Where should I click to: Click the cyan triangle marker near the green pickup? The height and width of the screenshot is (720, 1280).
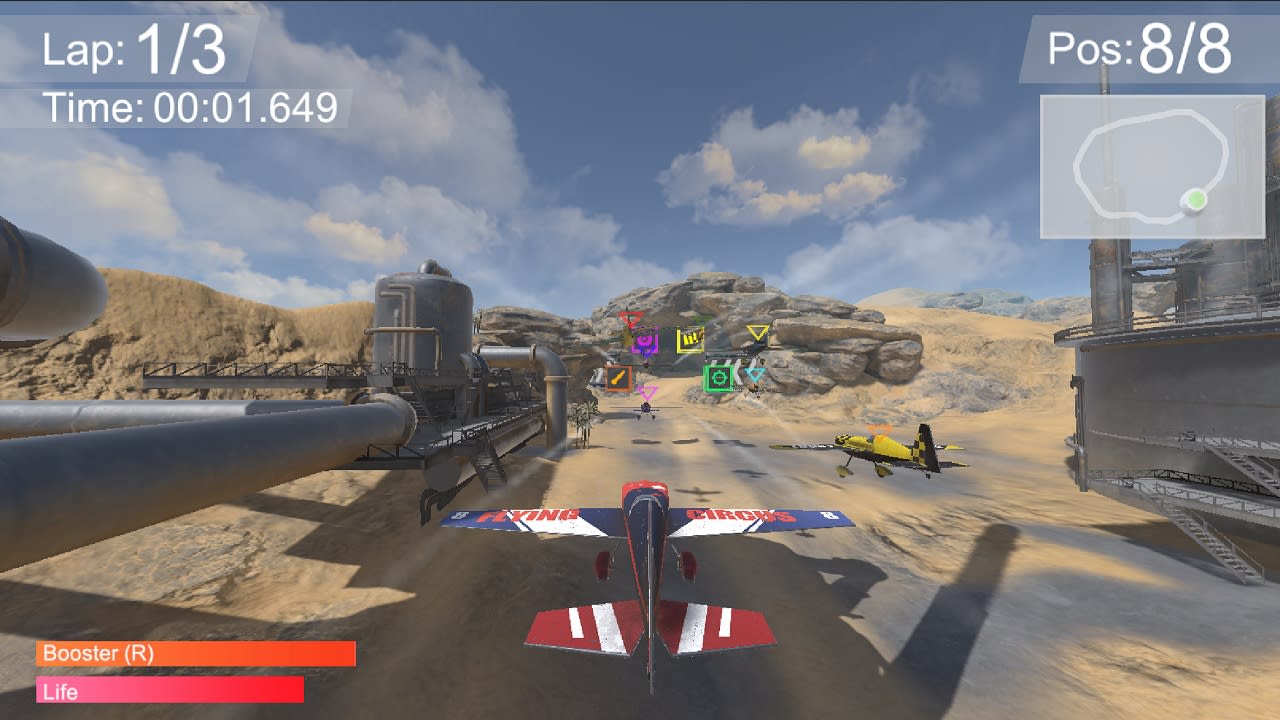[x=755, y=373]
